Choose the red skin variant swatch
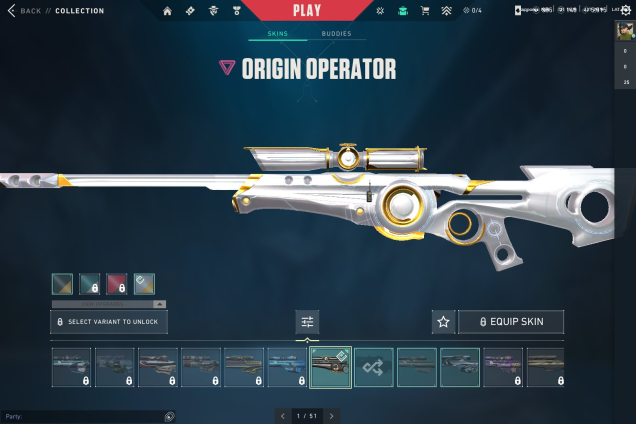The image size is (636, 424). point(117,284)
